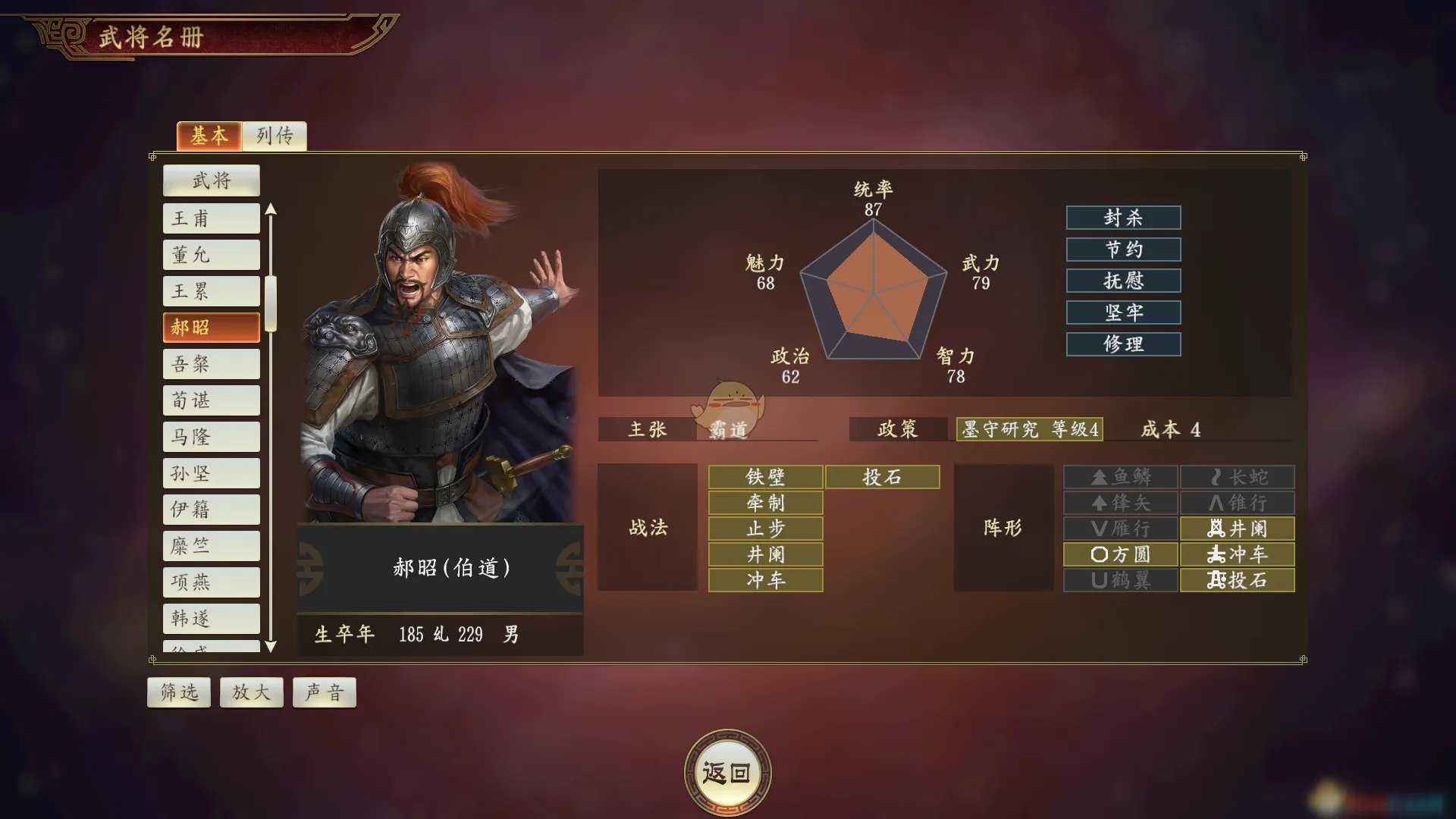Switch to the 列传 tab
Image resolution: width=1456 pixels, height=819 pixels.
[275, 136]
